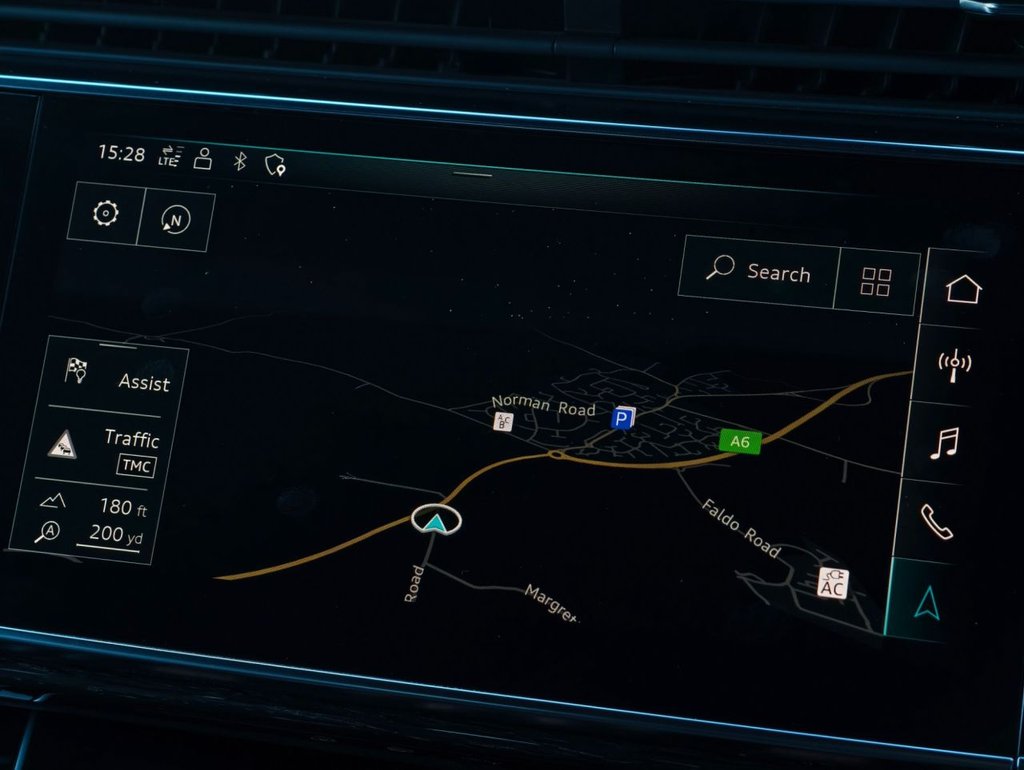The image size is (1024, 770).
Task: Tap the vehicle position arrow marker
Action: click(436, 519)
